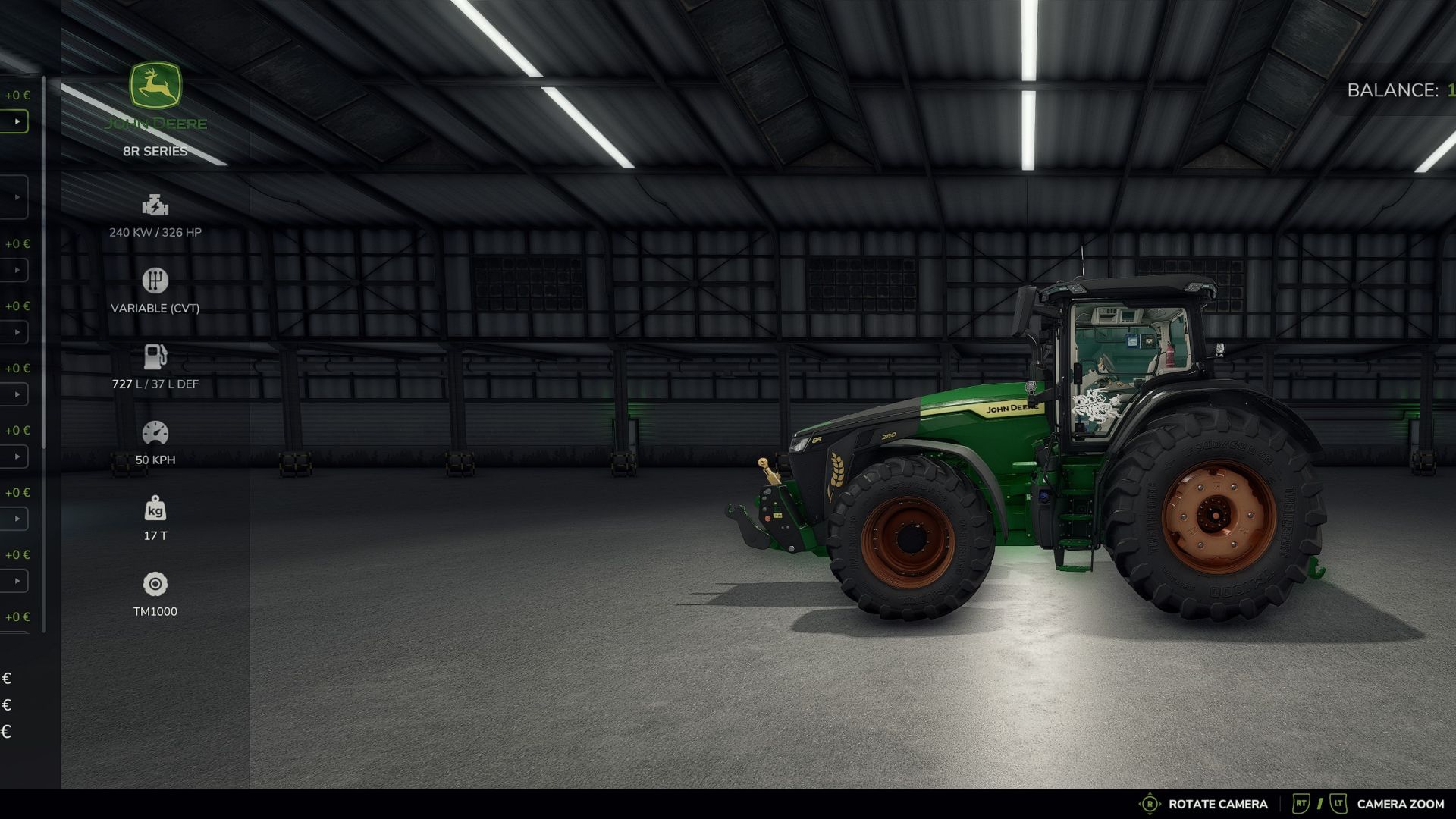Select the VARIABLE (CVT) transmission icon
Viewport: 1456px width, 819px height.
click(155, 281)
